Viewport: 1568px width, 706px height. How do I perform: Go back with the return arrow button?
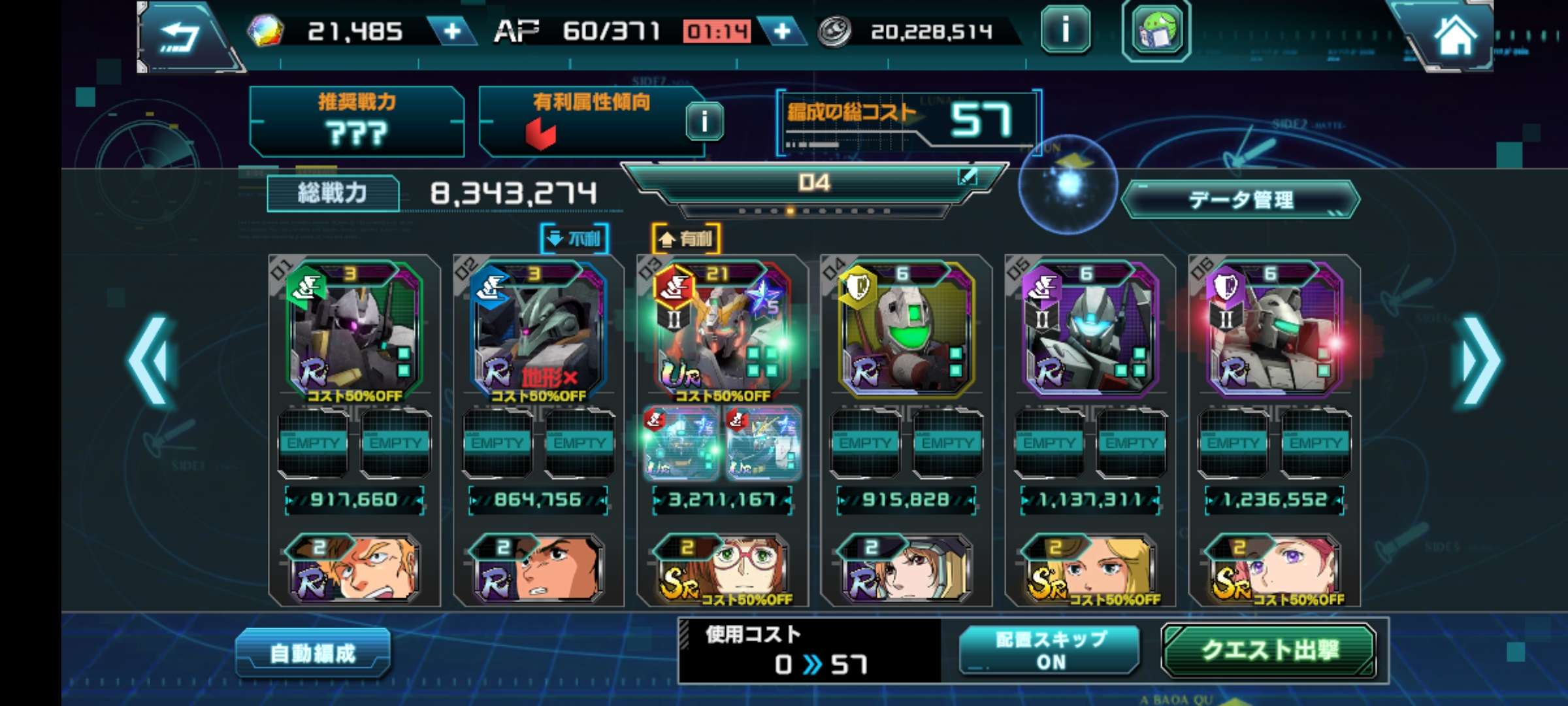pyautogui.click(x=180, y=36)
